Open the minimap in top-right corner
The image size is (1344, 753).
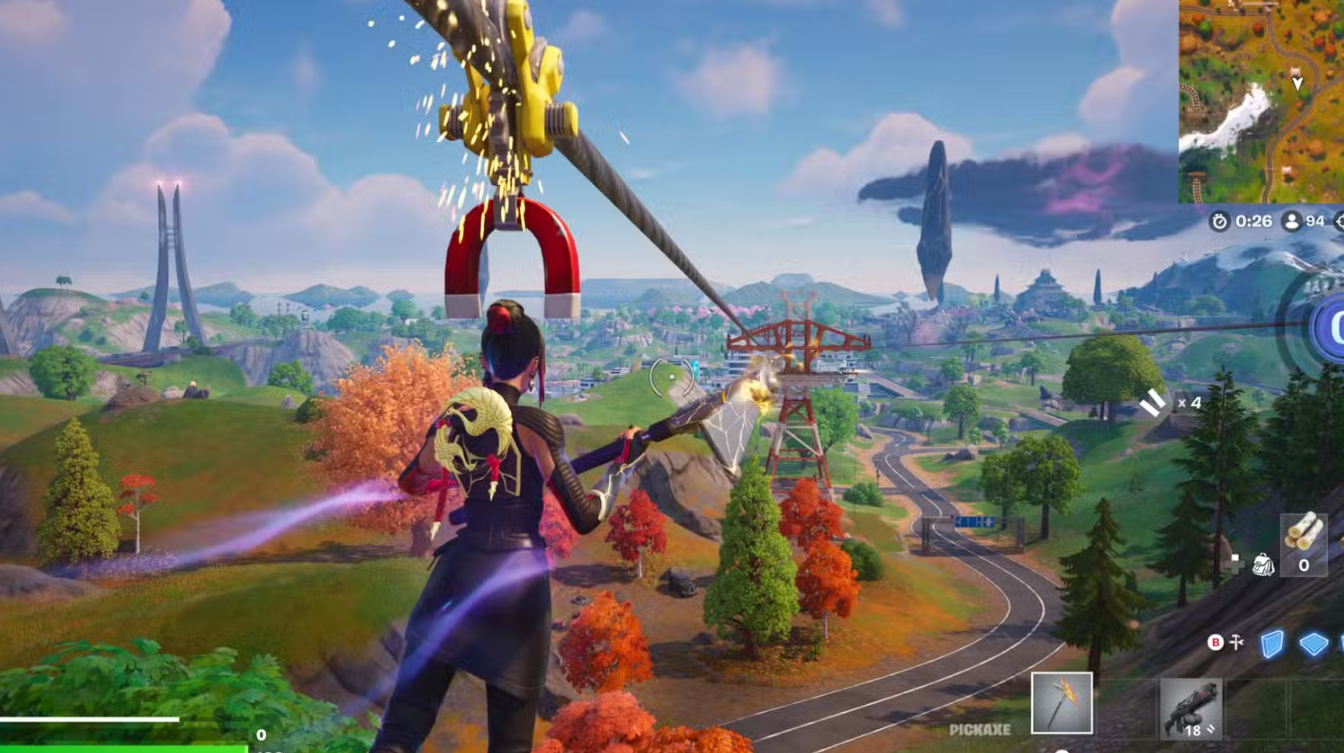(1260, 100)
